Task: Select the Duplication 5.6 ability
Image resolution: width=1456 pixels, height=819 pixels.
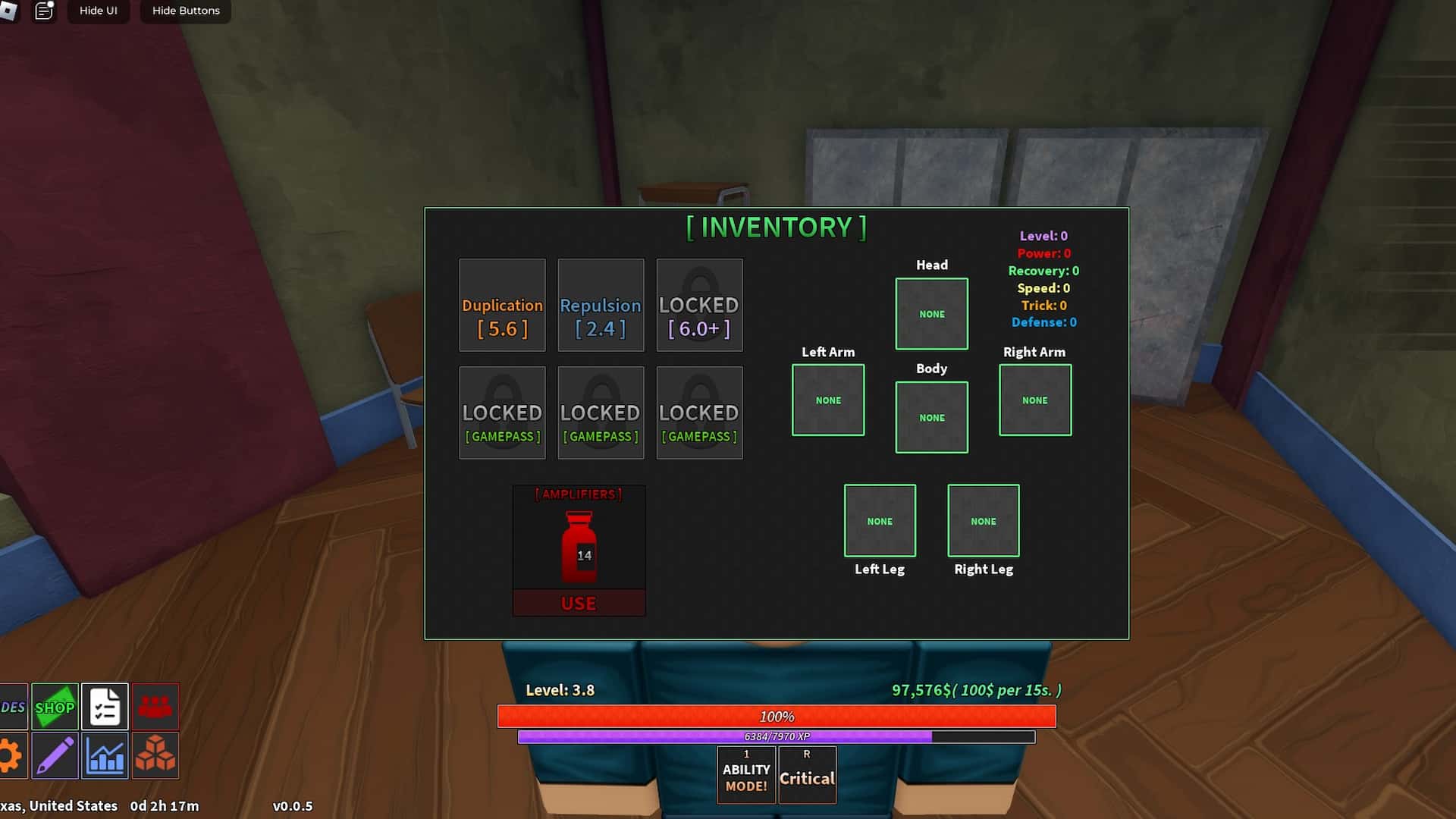Action: (502, 305)
